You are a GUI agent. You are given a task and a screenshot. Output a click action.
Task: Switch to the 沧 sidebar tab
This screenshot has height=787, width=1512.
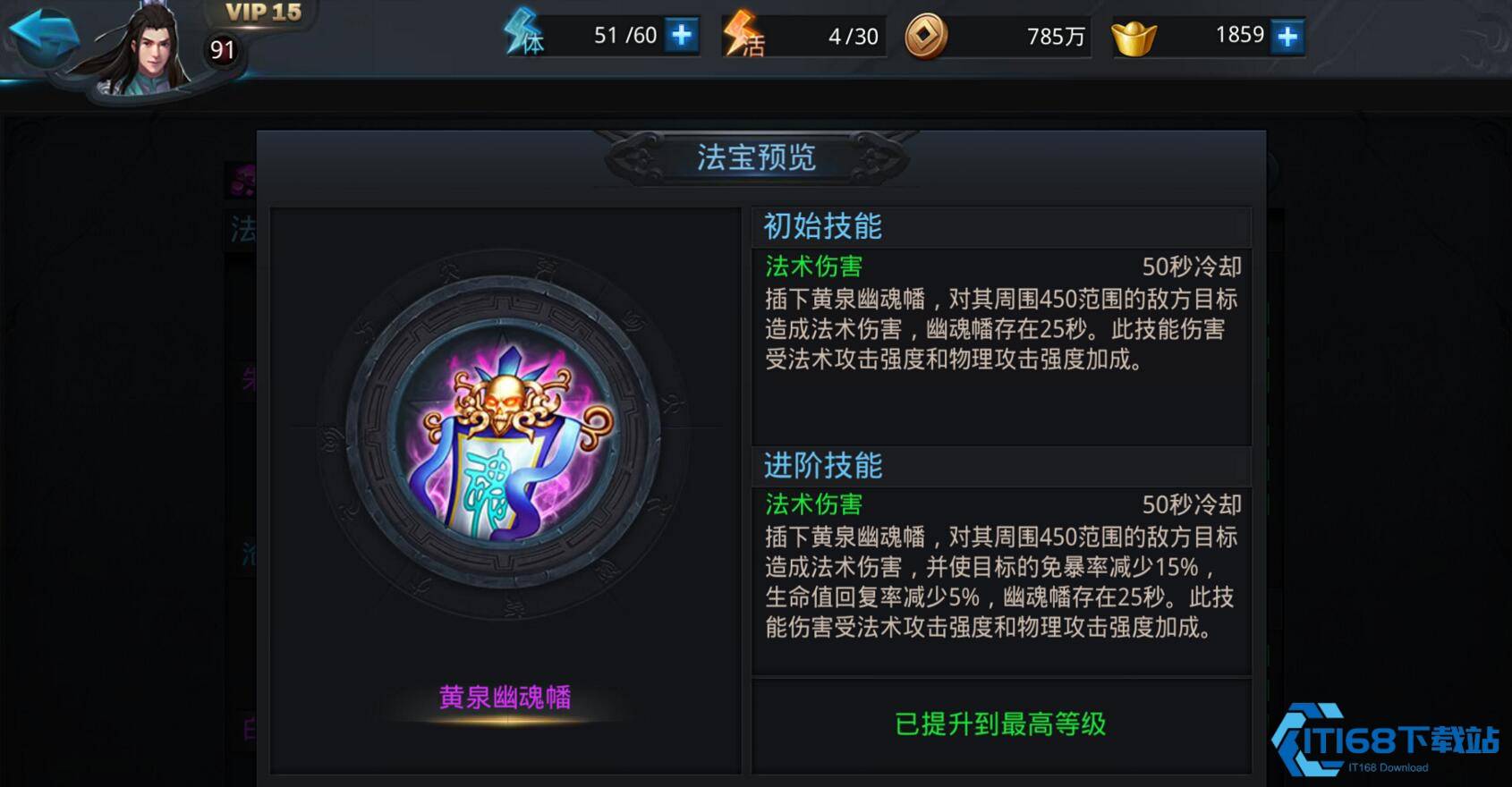[251, 554]
